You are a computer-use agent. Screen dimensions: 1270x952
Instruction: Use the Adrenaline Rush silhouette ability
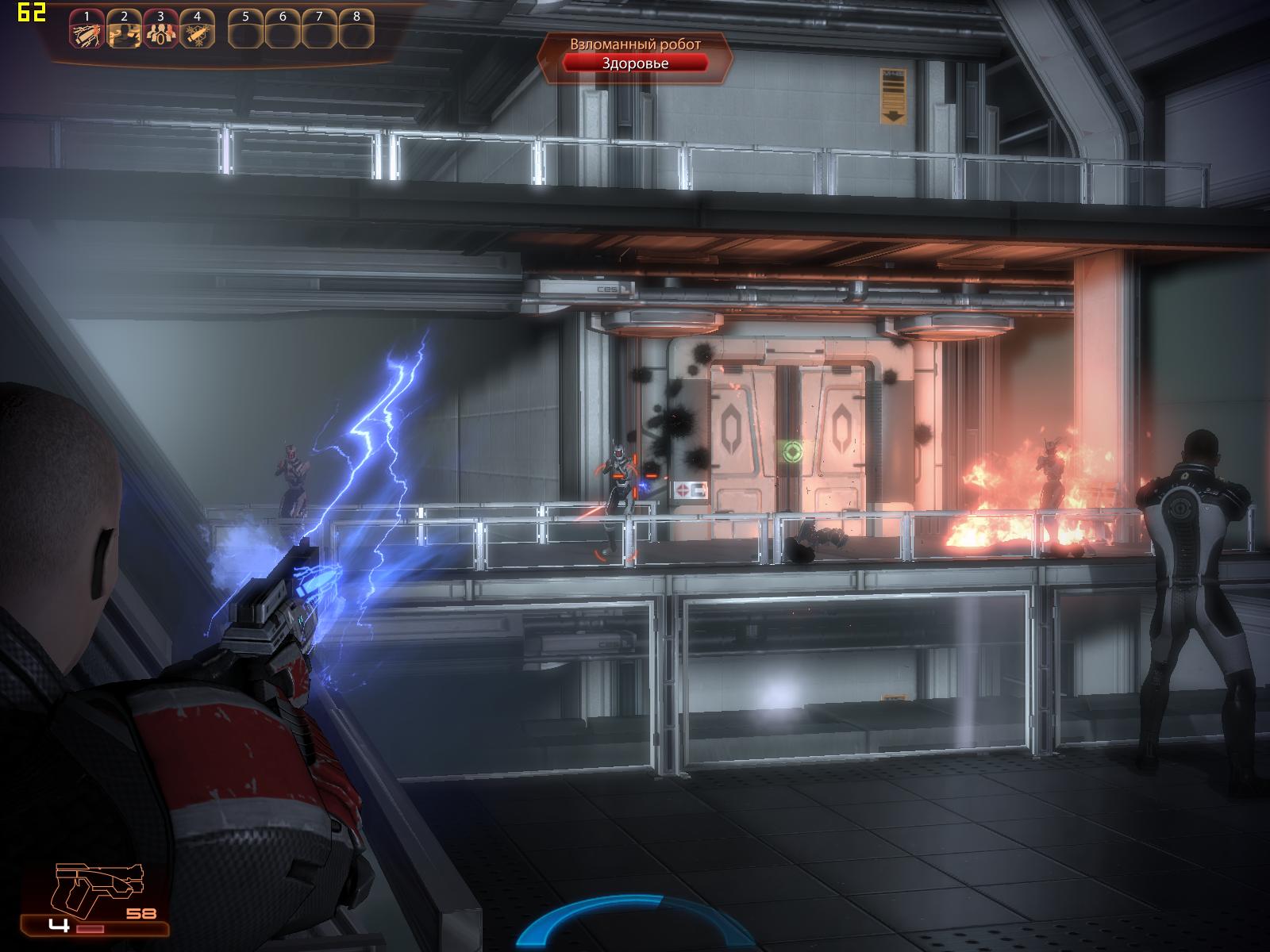pyautogui.click(x=123, y=33)
